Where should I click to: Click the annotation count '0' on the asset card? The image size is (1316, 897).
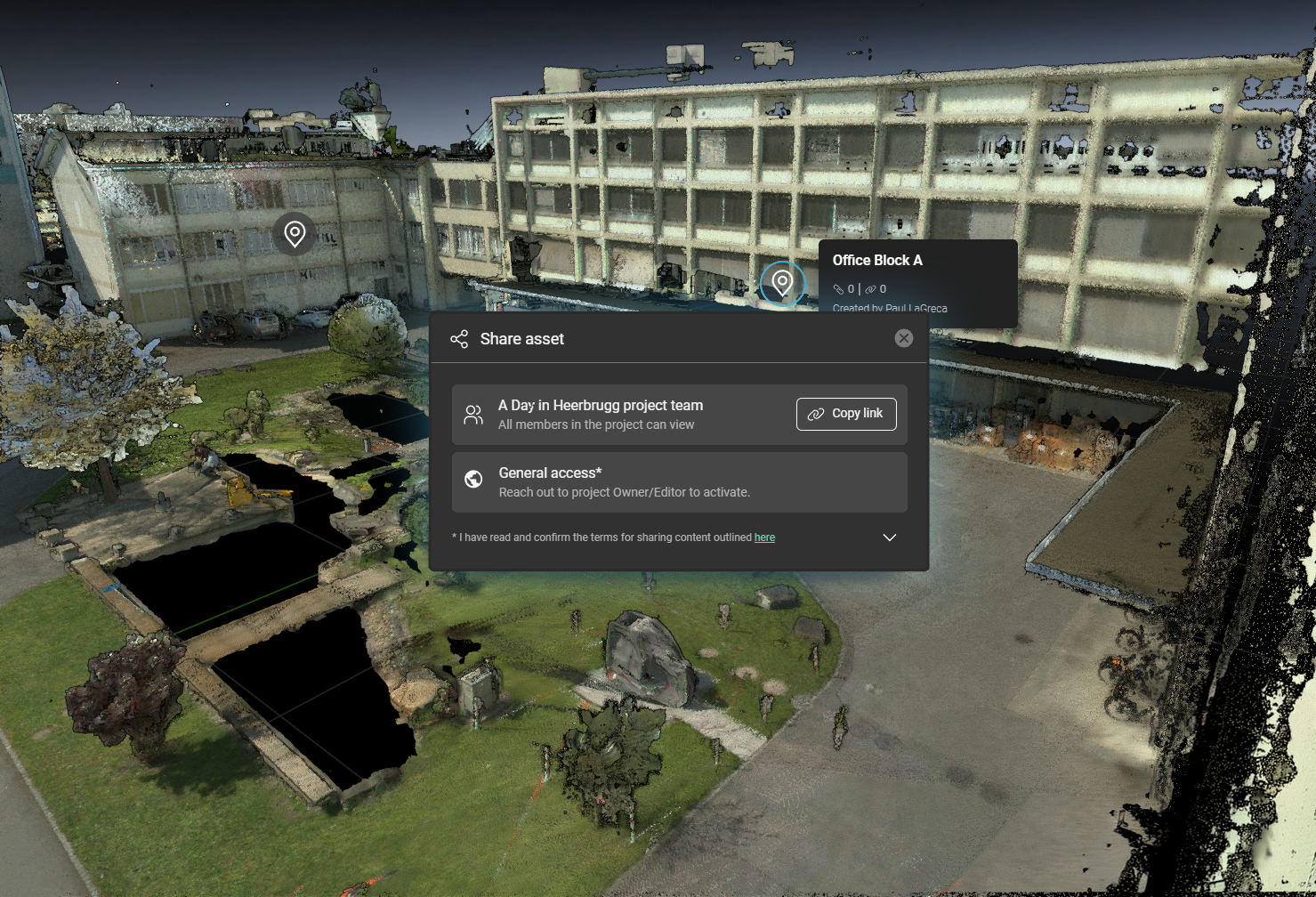coord(852,289)
